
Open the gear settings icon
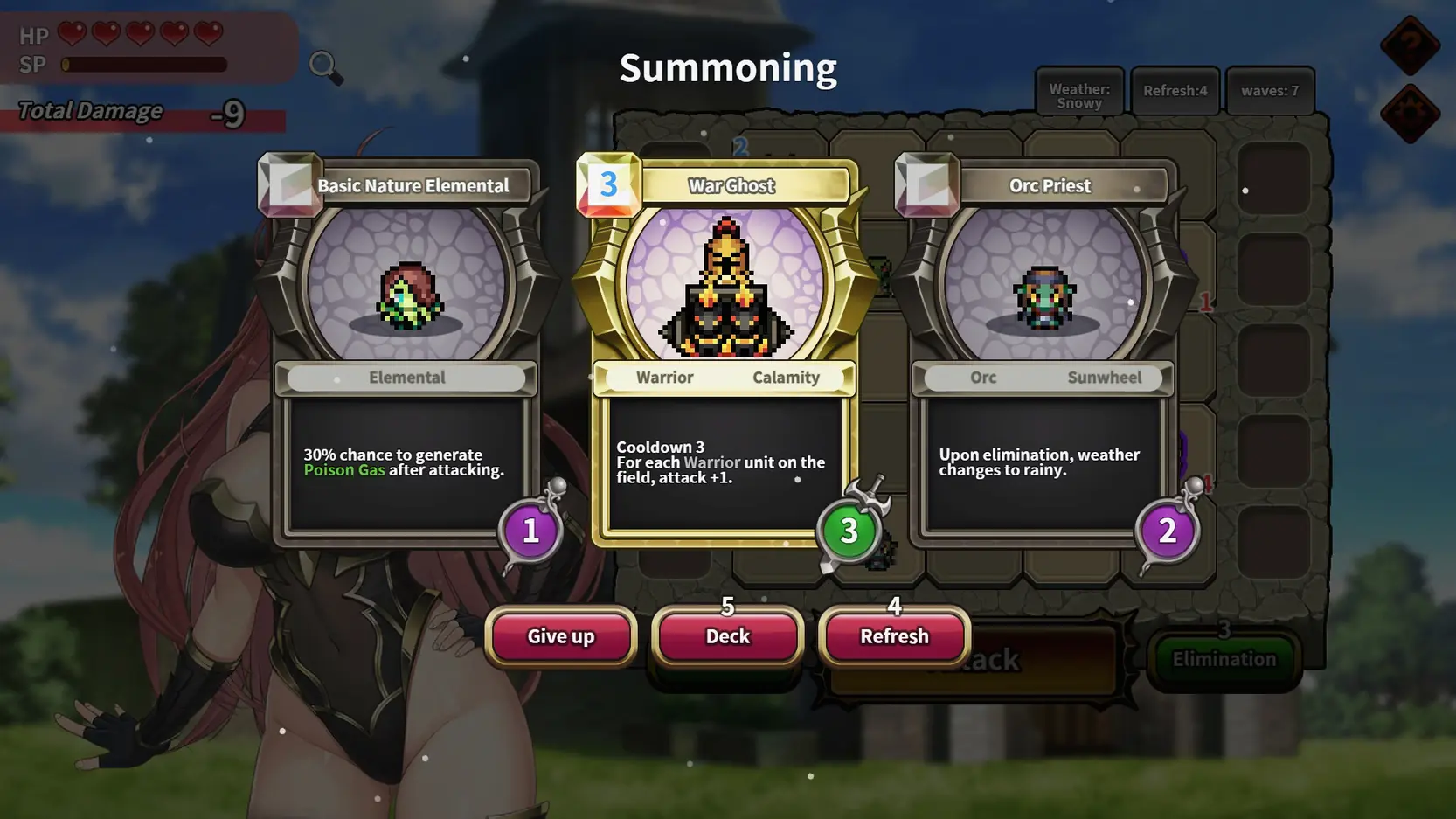(1410, 114)
